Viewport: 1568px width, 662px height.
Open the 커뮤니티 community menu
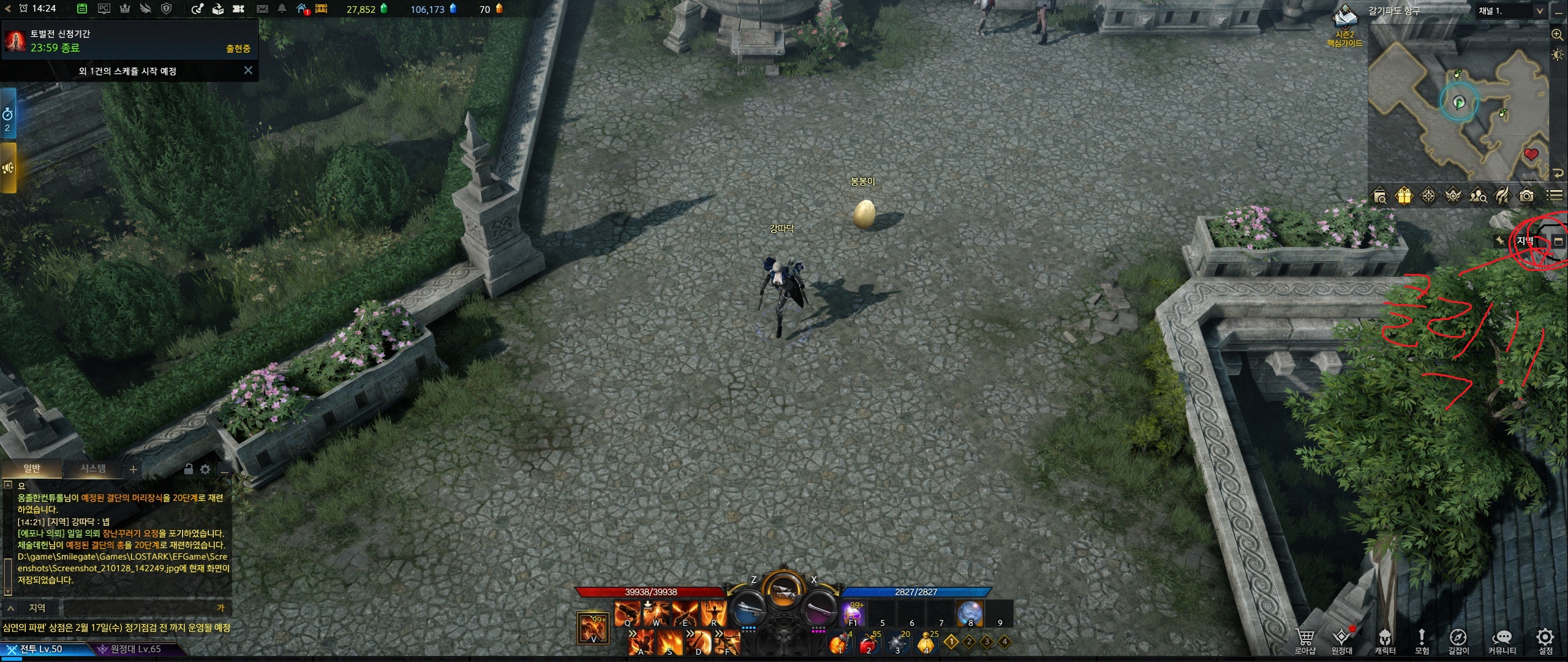tap(1502, 641)
